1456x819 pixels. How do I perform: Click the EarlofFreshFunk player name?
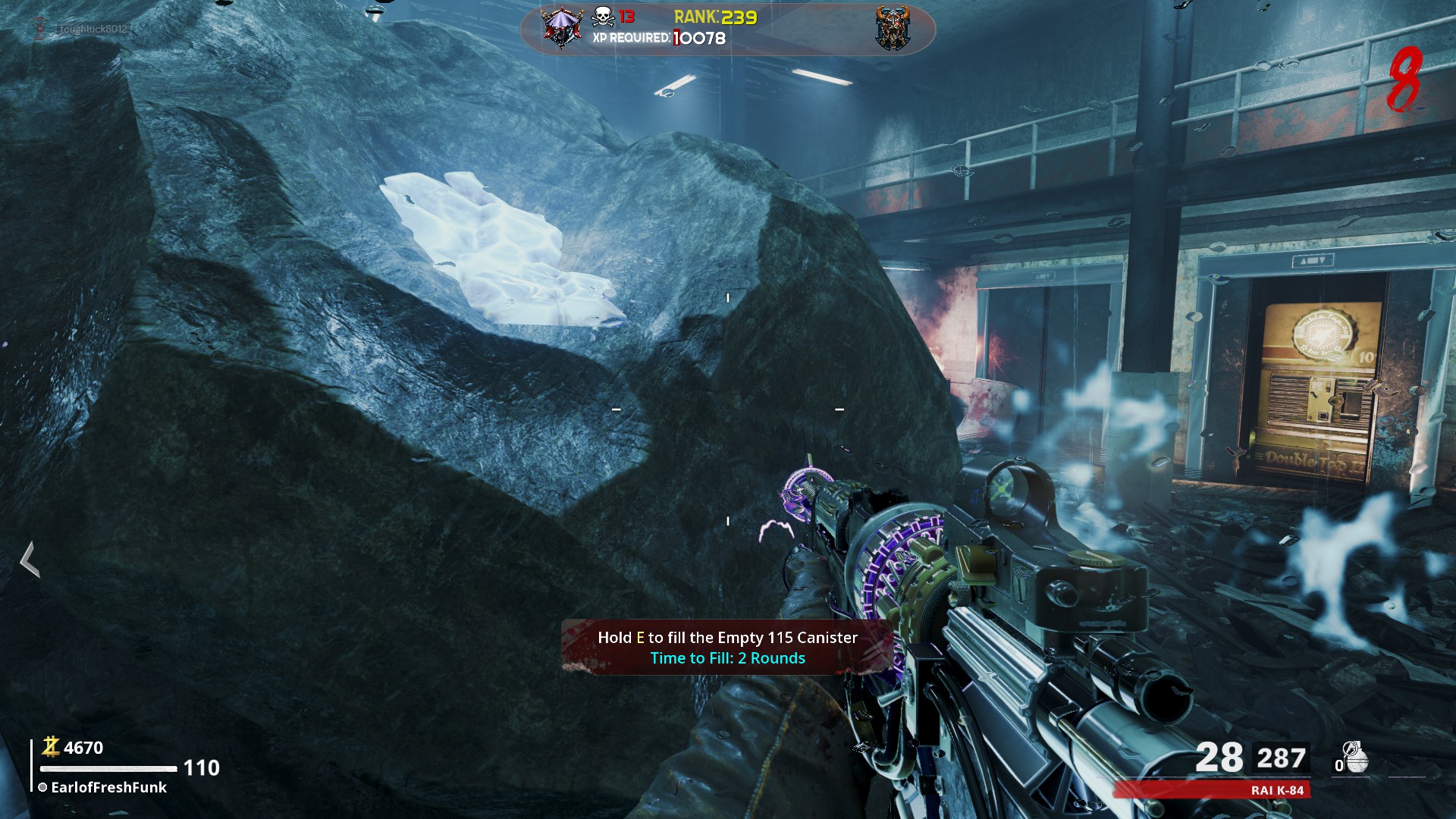108,787
